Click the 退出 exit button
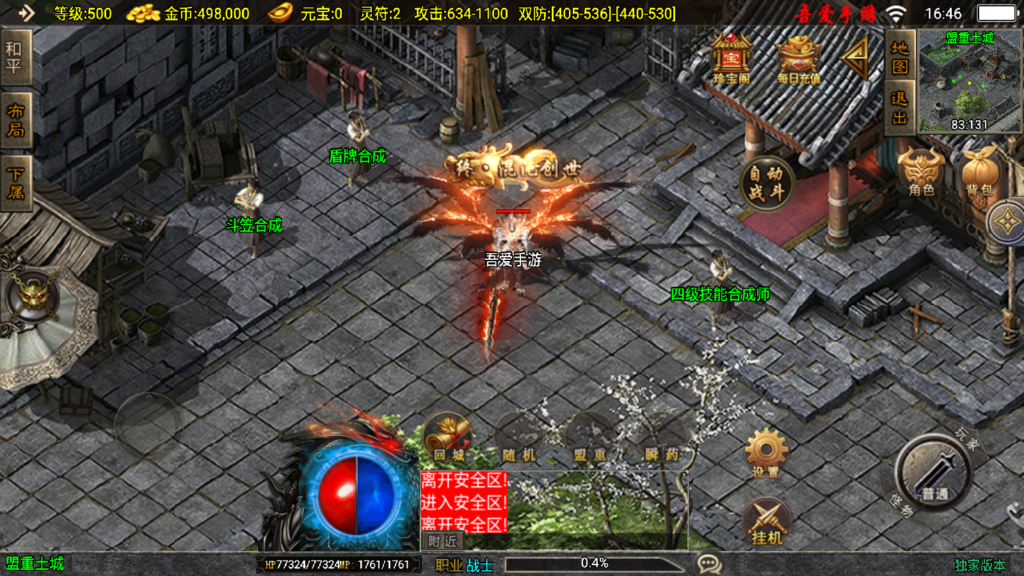The image size is (1024, 576). coord(900,108)
